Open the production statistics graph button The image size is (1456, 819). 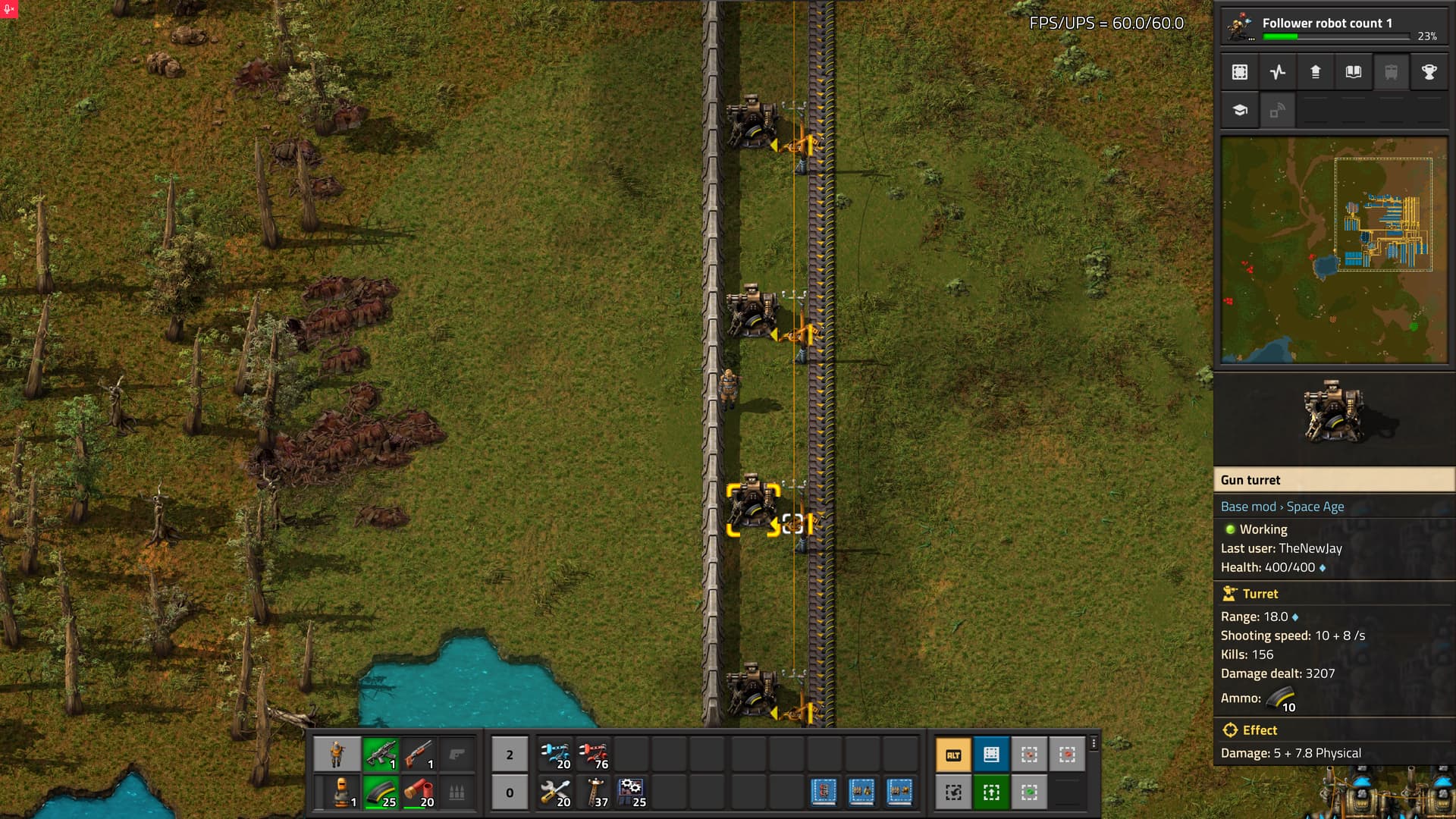(x=1278, y=72)
